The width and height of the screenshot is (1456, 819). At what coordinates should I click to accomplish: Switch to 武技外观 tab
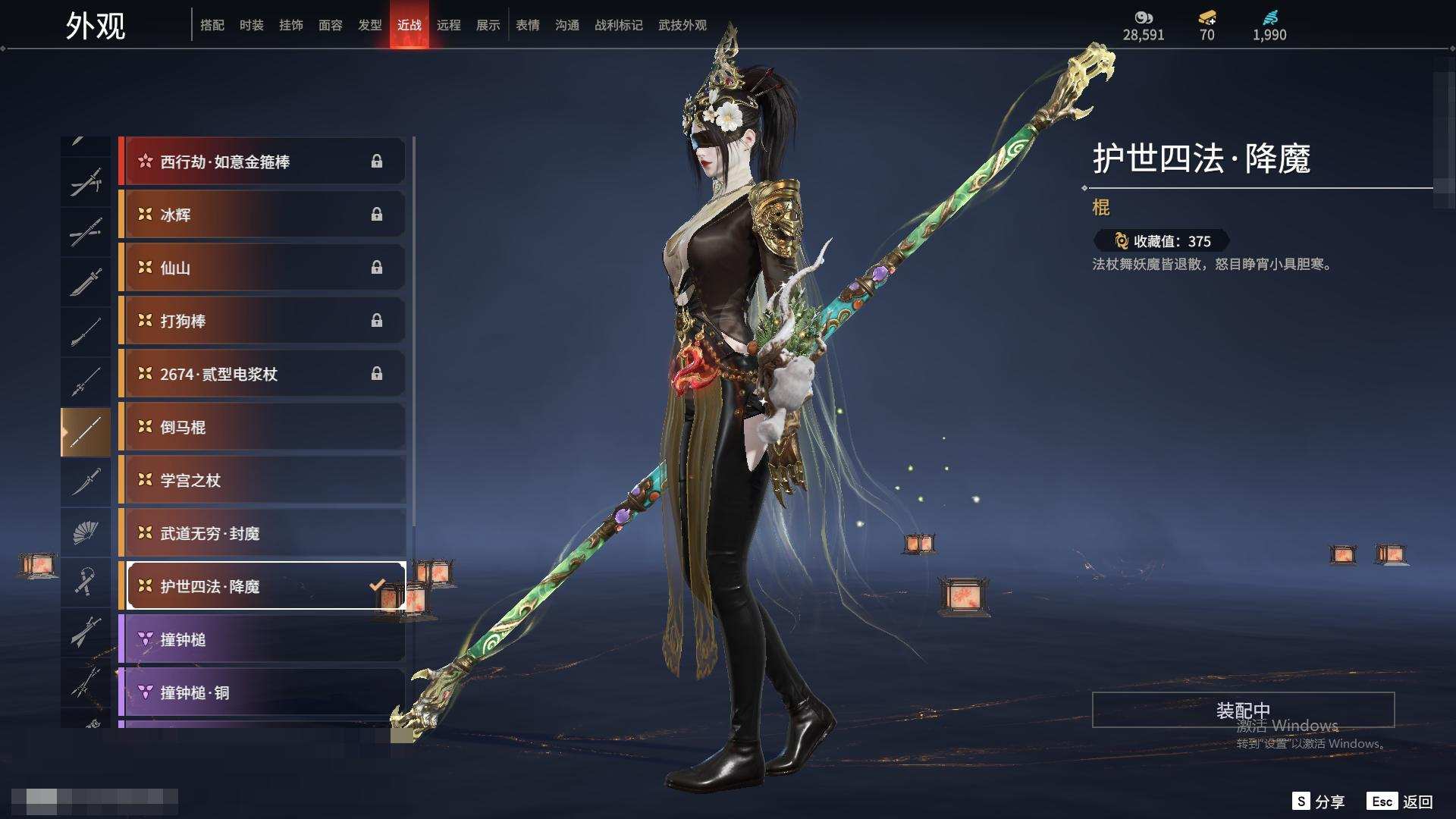click(x=682, y=25)
